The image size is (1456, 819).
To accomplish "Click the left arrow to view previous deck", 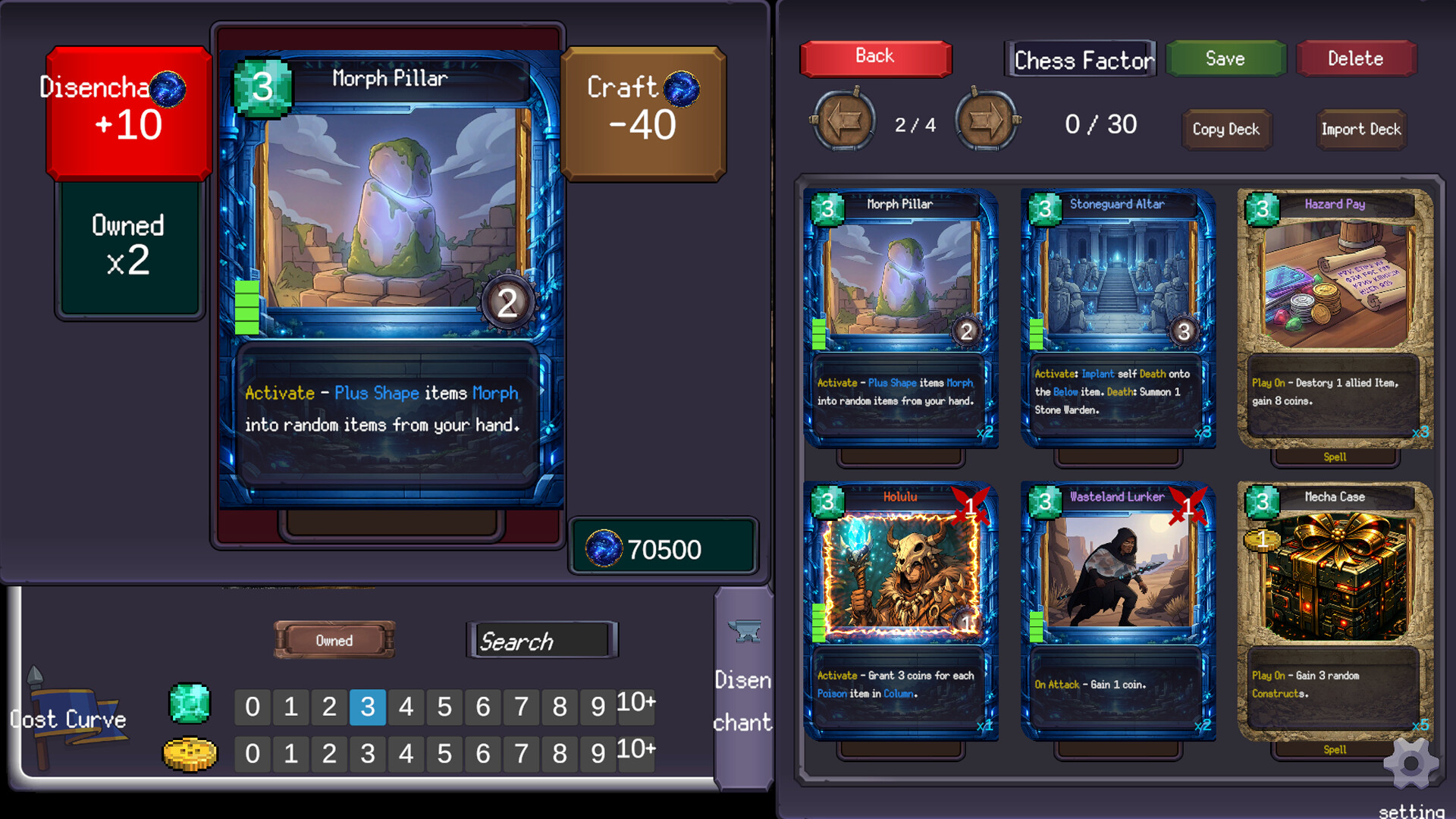I will tap(845, 121).
